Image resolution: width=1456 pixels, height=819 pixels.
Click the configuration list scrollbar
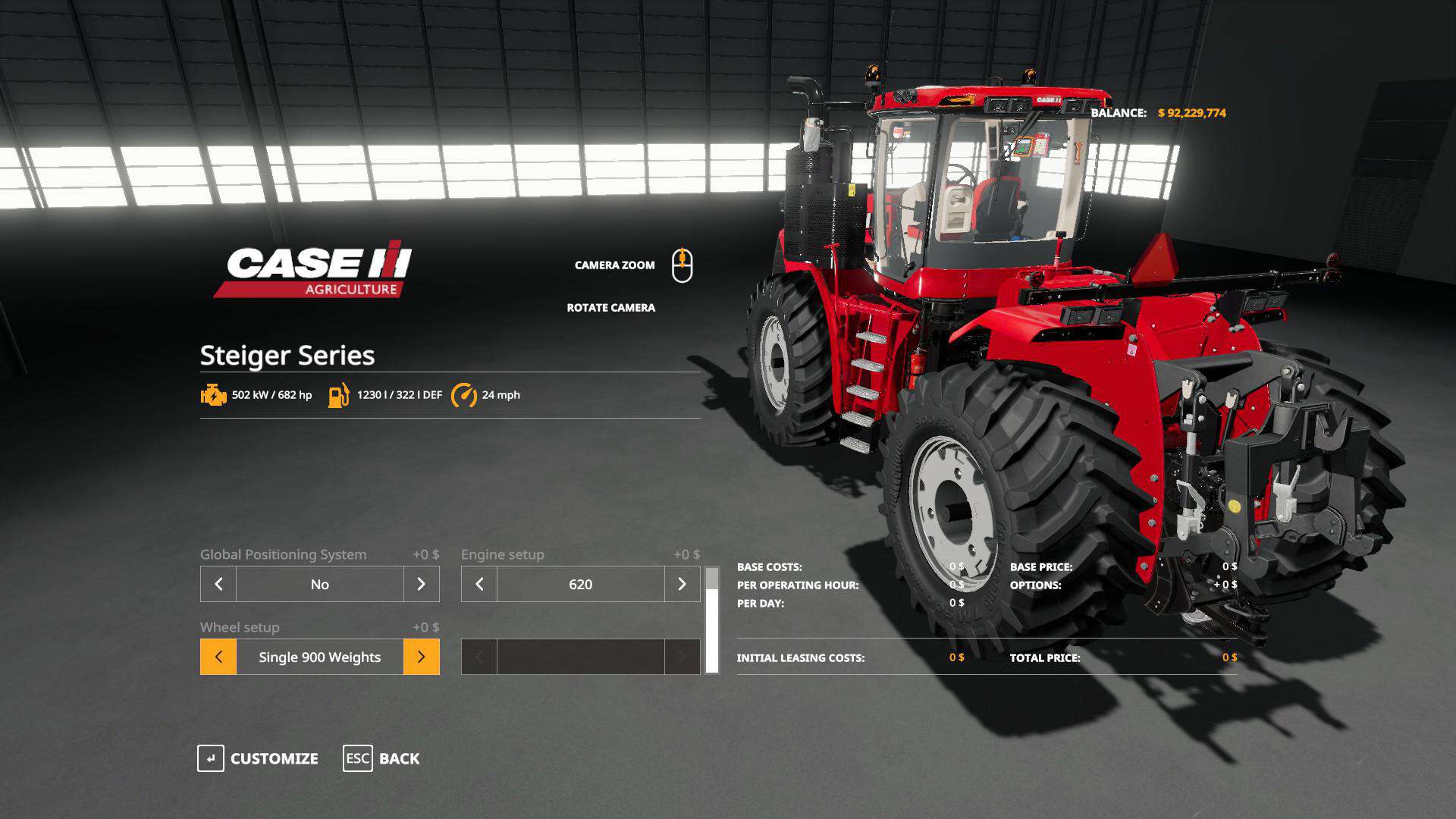point(712,620)
